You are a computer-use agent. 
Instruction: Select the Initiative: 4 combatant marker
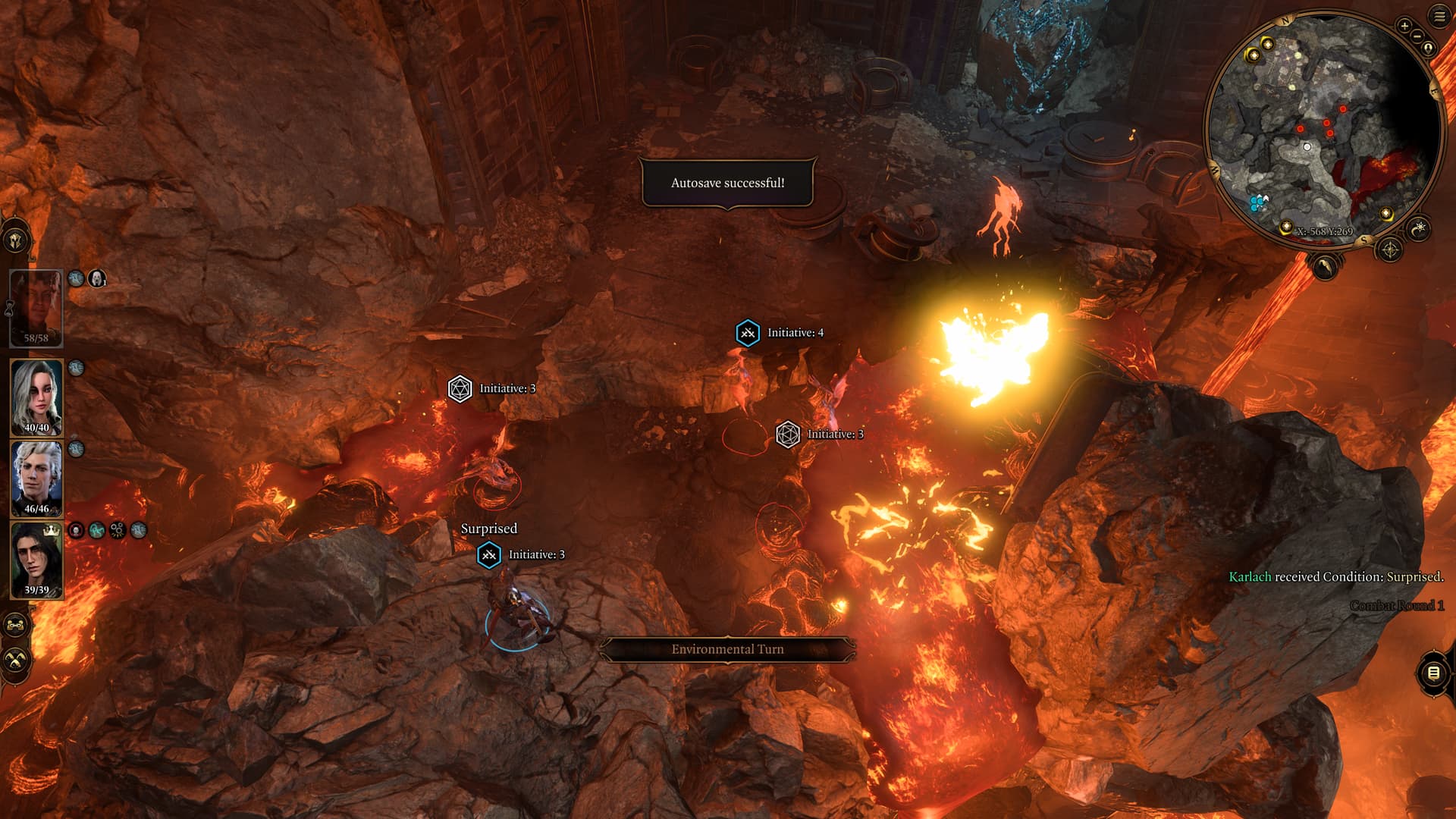[748, 333]
